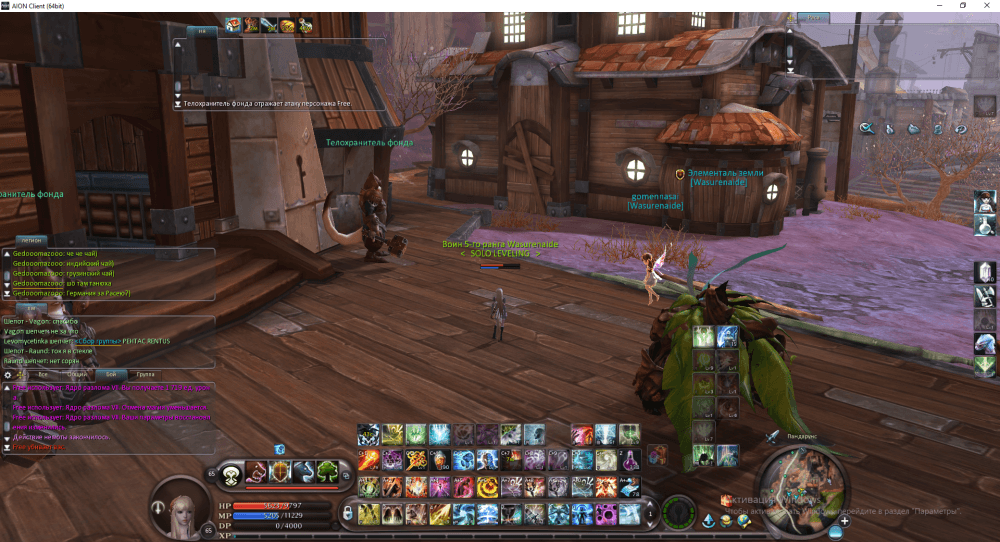Activate the shield skill in top bar
This screenshot has width=1000, height=542.
tap(280, 472)
